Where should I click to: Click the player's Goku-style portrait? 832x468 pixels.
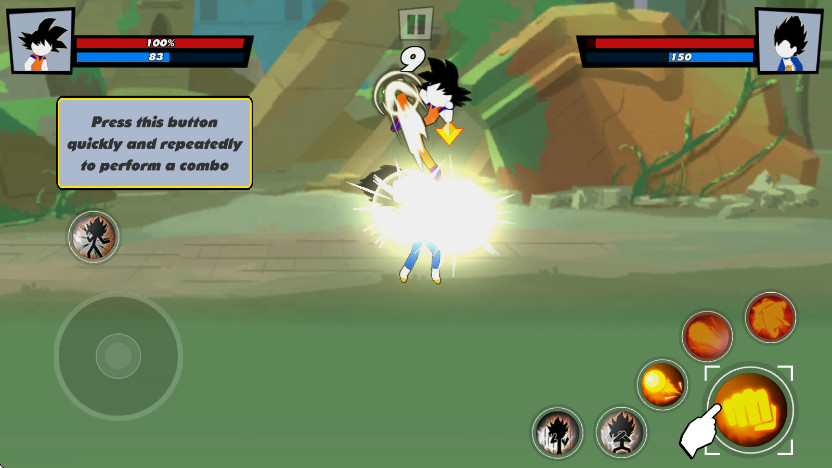tap(41, 41)
